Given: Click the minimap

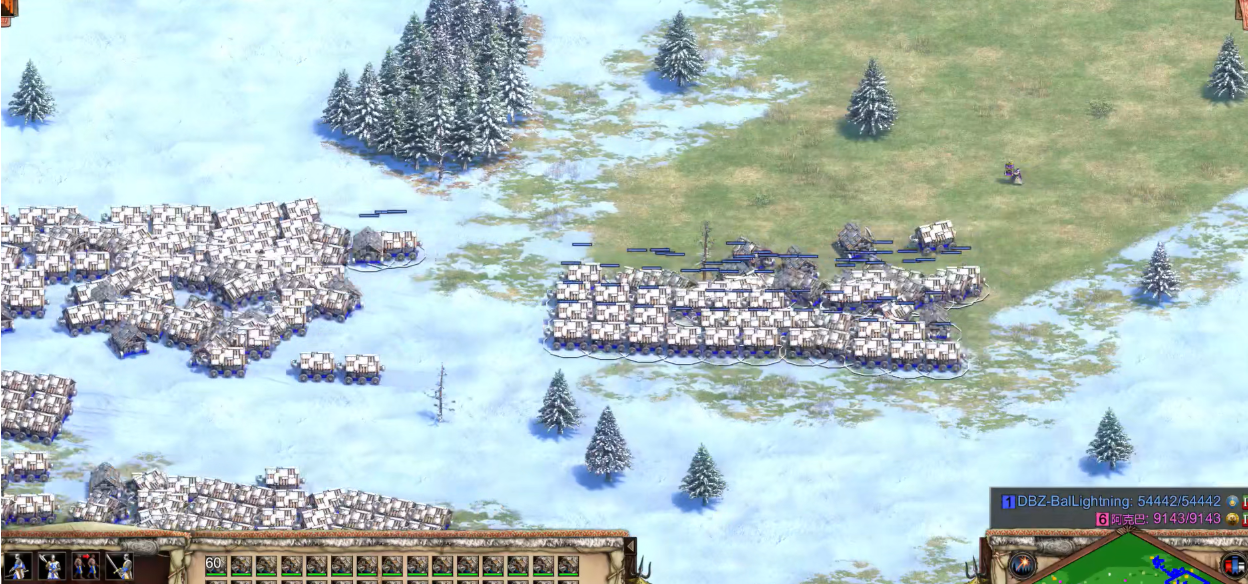Looking at the screenshot, I should 1130,565.
